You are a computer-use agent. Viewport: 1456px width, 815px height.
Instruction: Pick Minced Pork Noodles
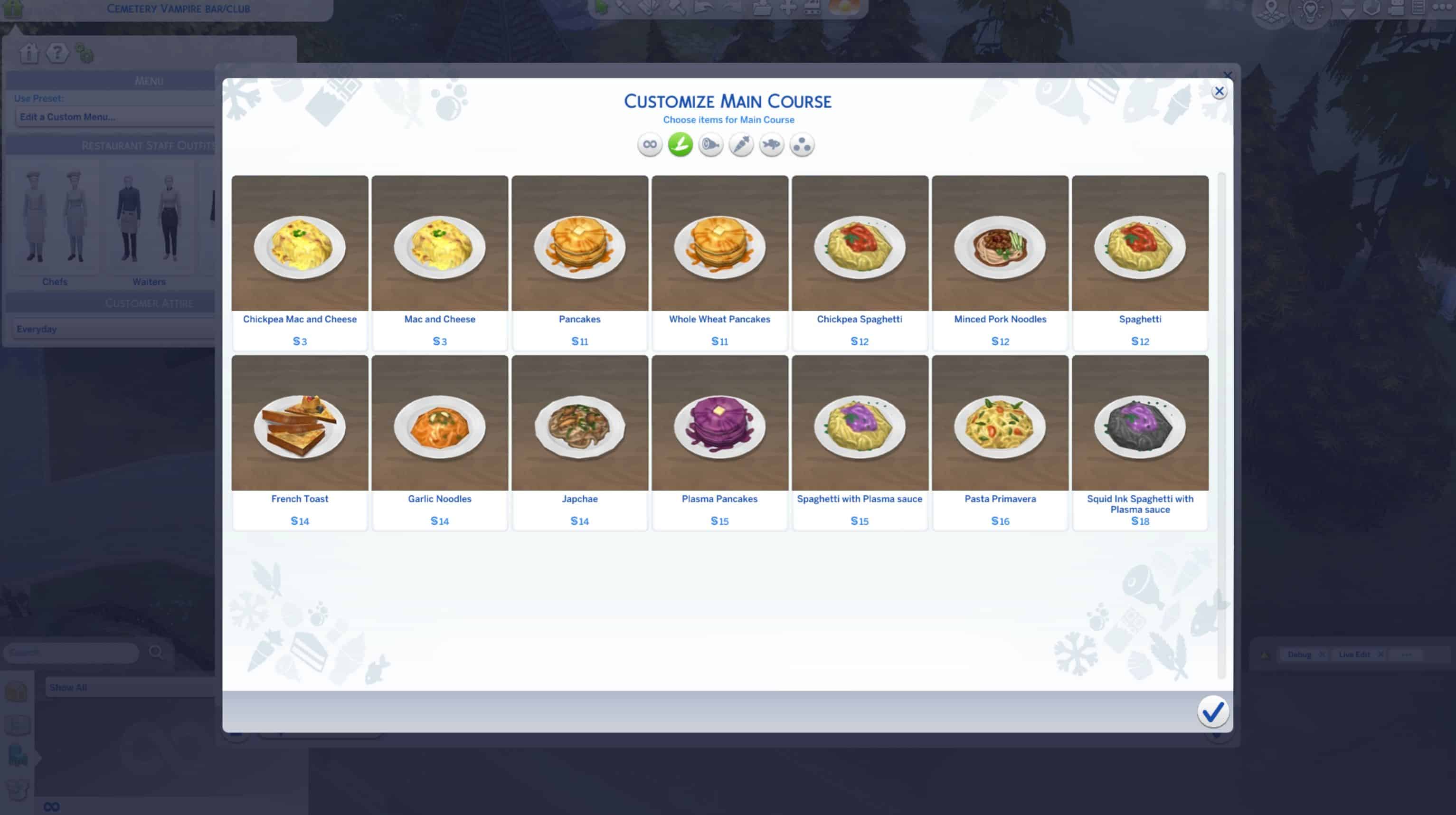[1000, 249]
